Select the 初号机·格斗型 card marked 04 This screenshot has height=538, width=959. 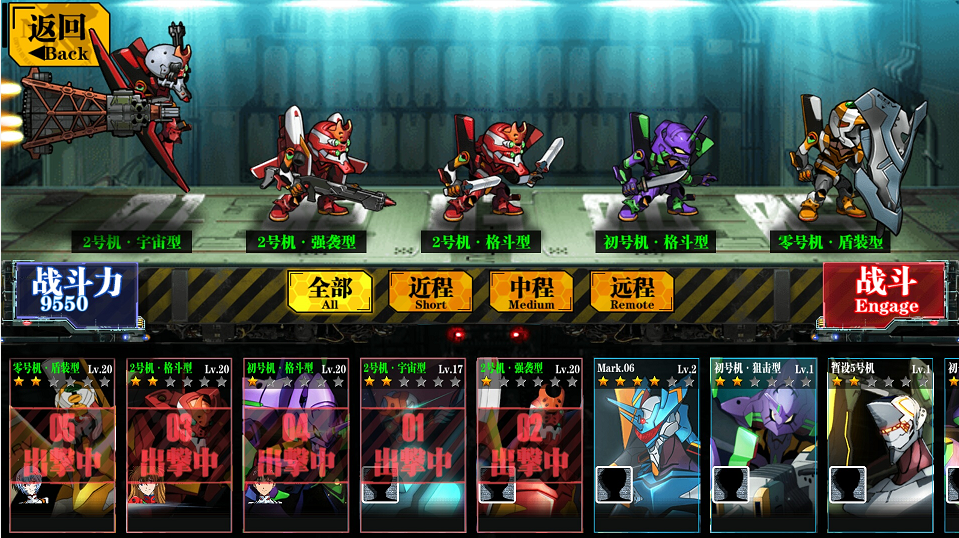pyautogui.click(x=295, y=445)
